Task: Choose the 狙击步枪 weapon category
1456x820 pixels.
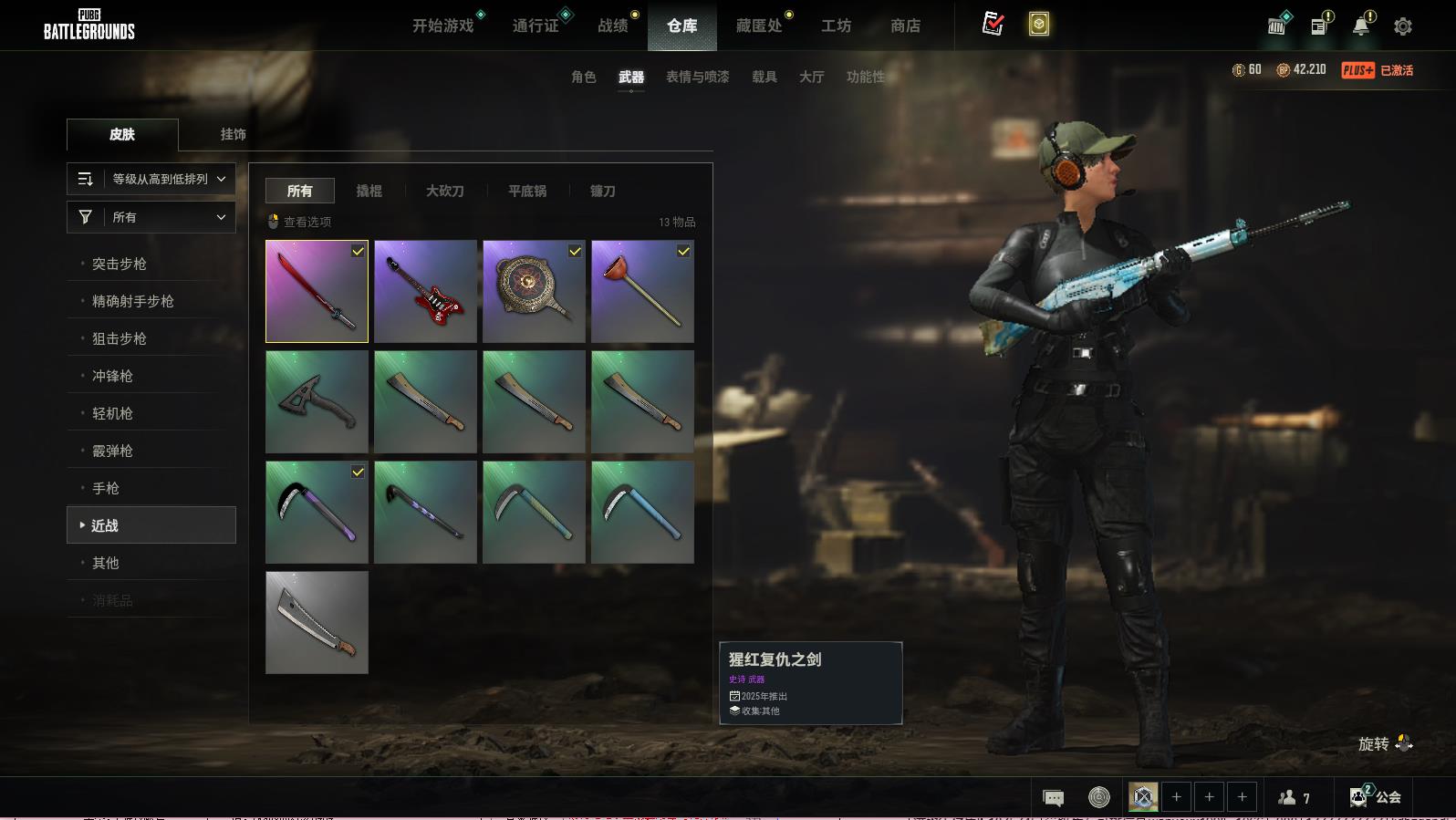Action: pos(120,338)
